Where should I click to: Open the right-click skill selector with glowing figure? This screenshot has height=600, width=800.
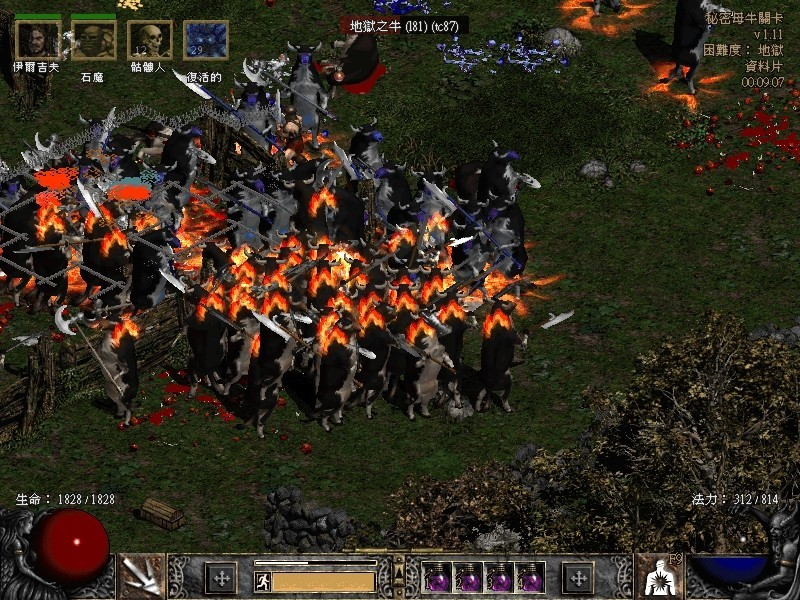click(658, 576)
